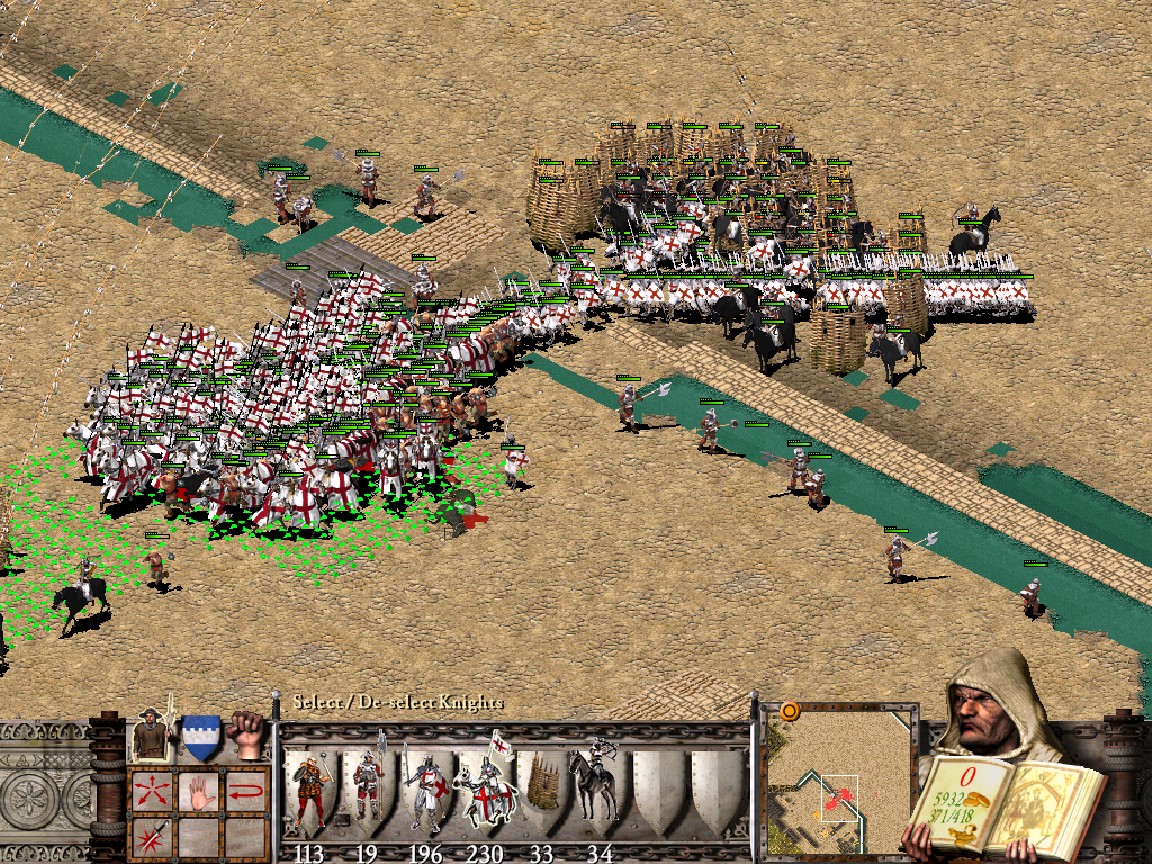This screenshot has height=864, width=1152.
Task: Click the orange ring button above minimap
Action: pos(790,712)
